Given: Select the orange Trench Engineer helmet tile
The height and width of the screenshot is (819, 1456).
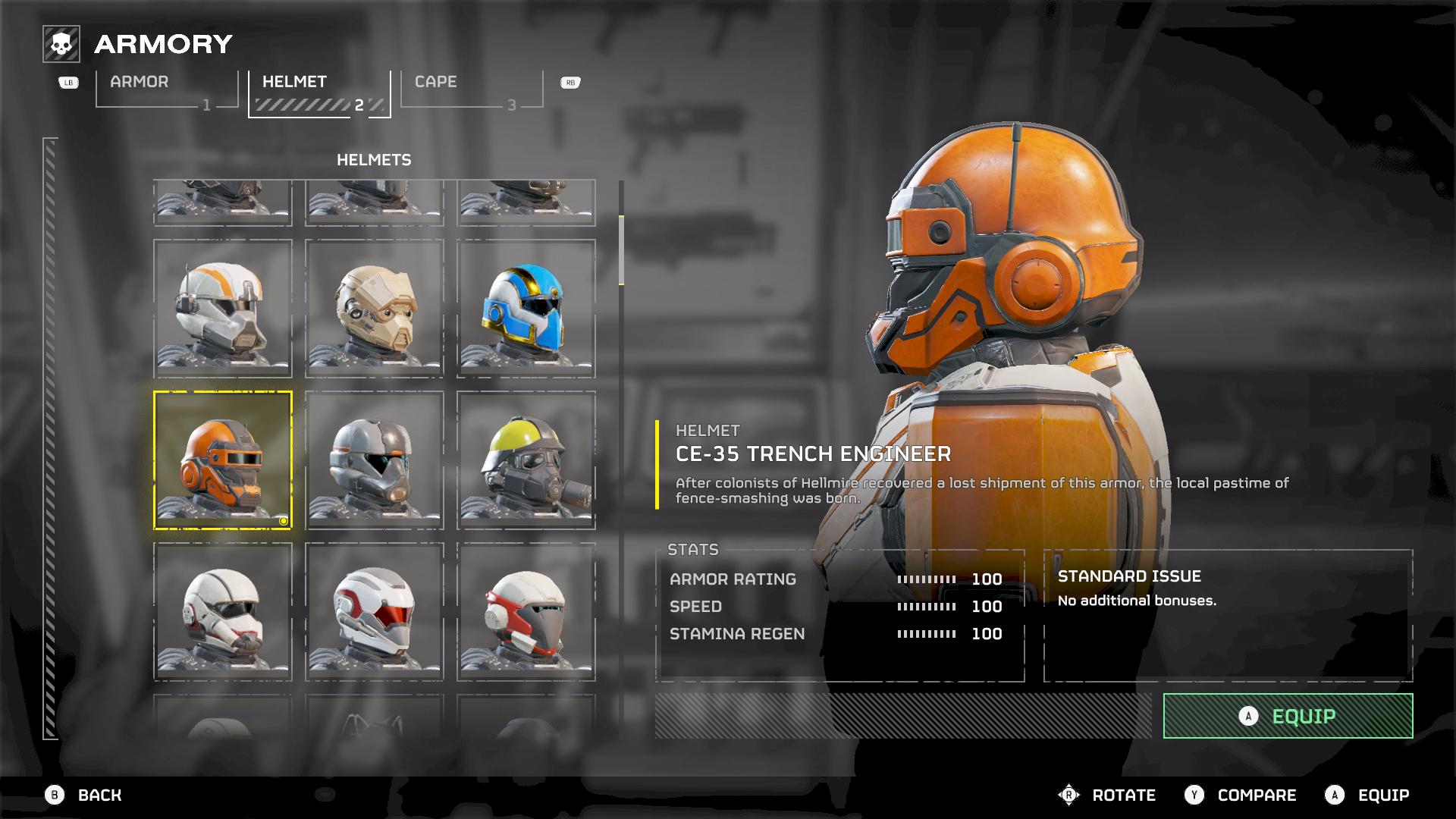Looking at the screenshot, I should [223, 460].
